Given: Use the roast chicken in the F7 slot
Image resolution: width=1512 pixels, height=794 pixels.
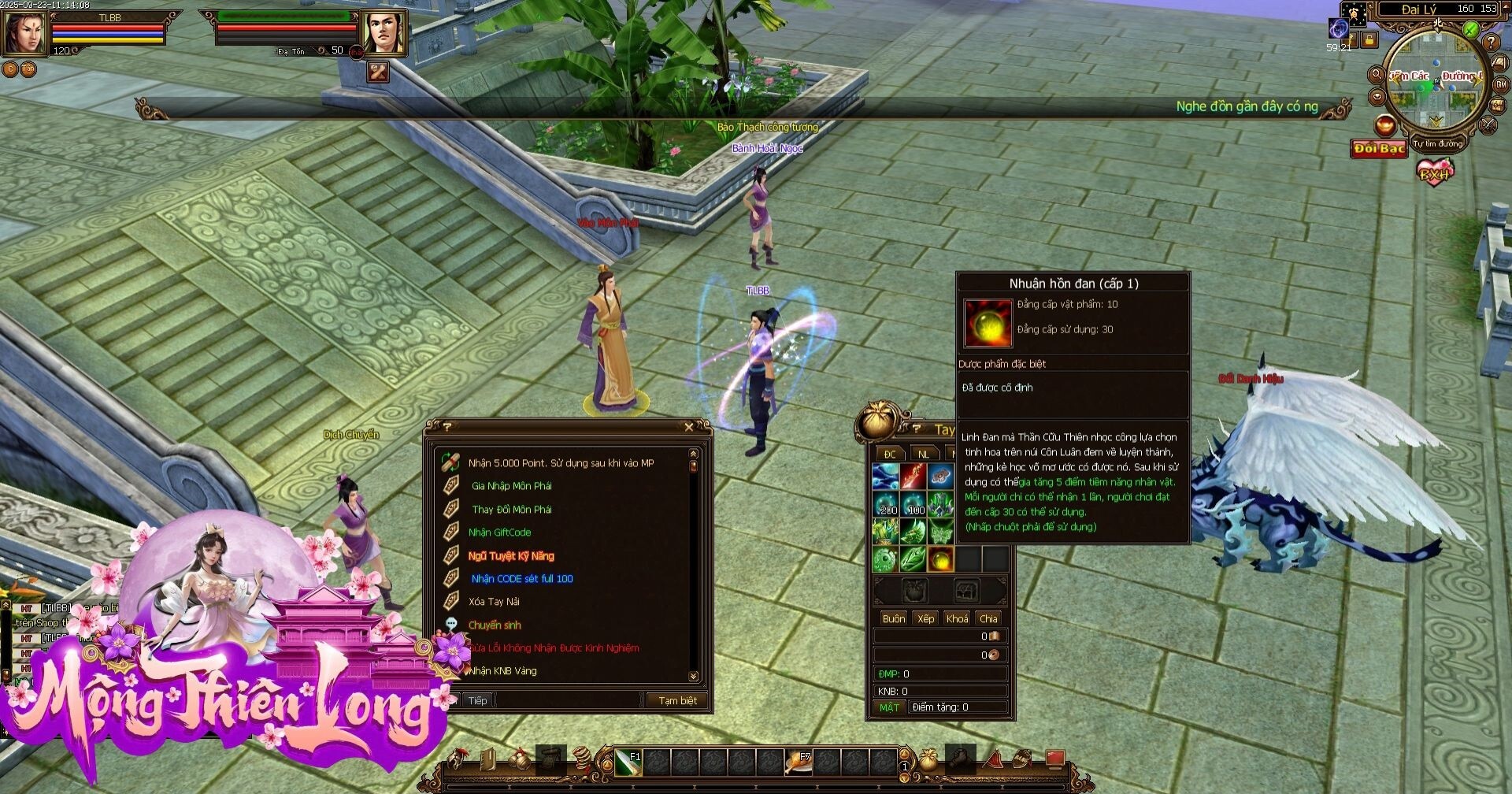Looking at the screenshot, I should [x=798, y=762].
